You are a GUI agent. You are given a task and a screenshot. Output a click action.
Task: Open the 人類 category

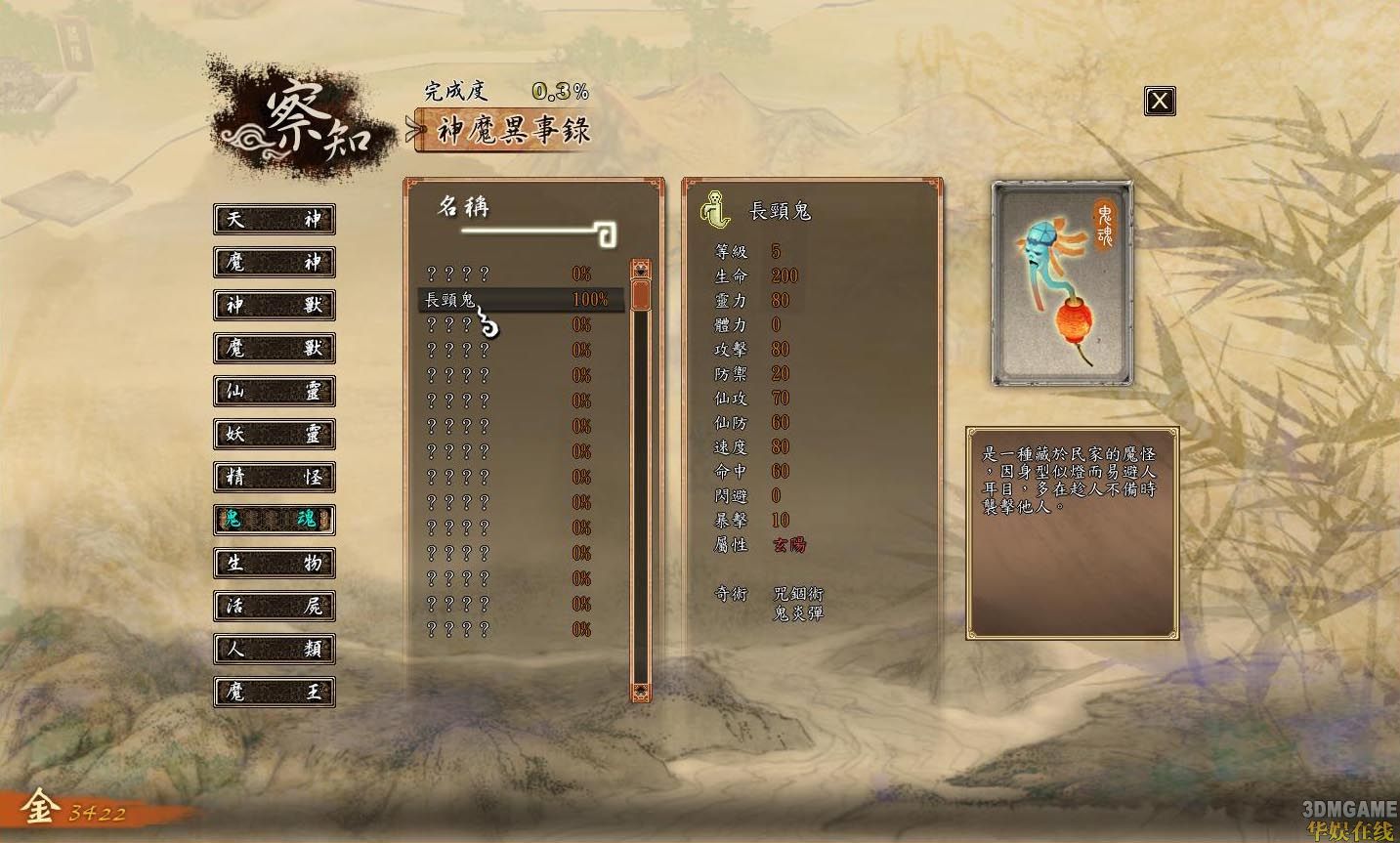pyautogui.click(x=274, y=650)
